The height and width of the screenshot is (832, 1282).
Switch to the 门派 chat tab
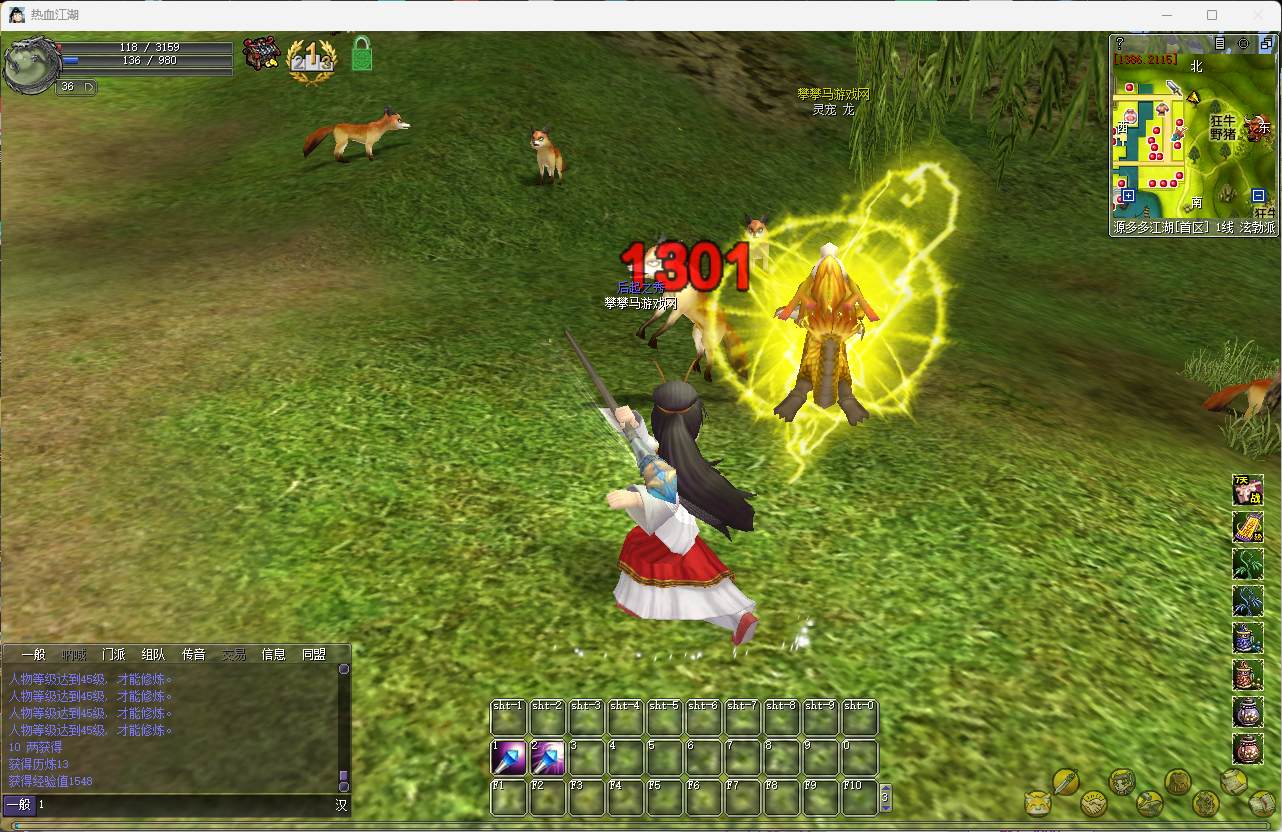pyautogui.click(x=114, y=654)
